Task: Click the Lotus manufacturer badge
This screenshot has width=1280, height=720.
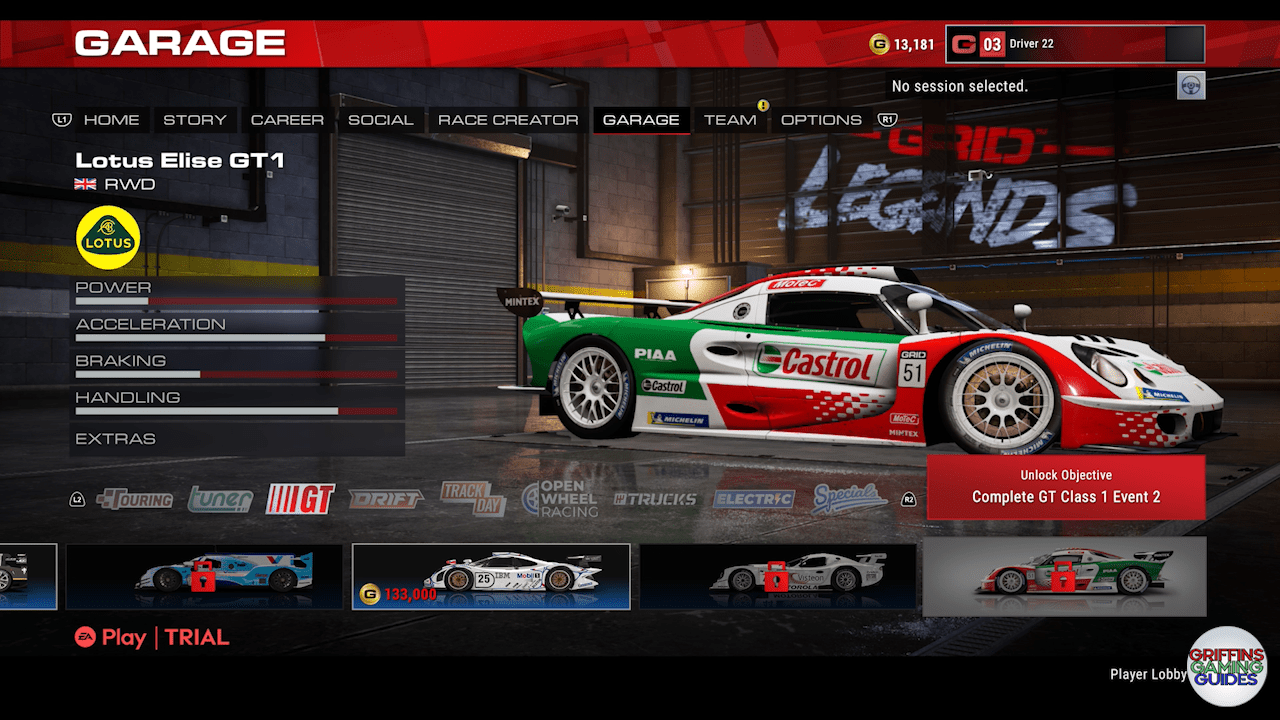Action: point(107,237)
